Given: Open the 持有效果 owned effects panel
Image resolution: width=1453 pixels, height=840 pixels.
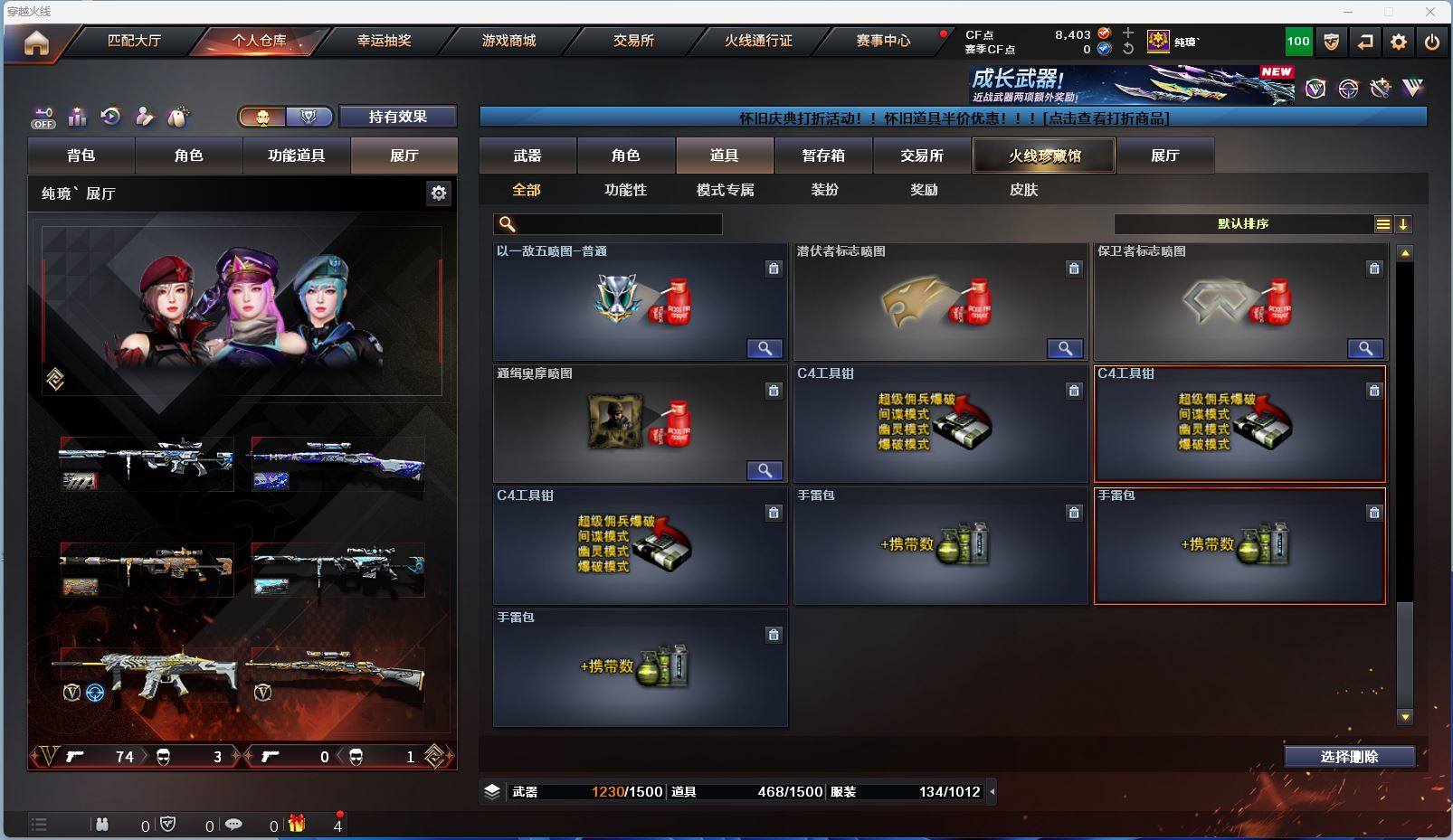Looking at the screenshot, I should [x=397, y=117].
